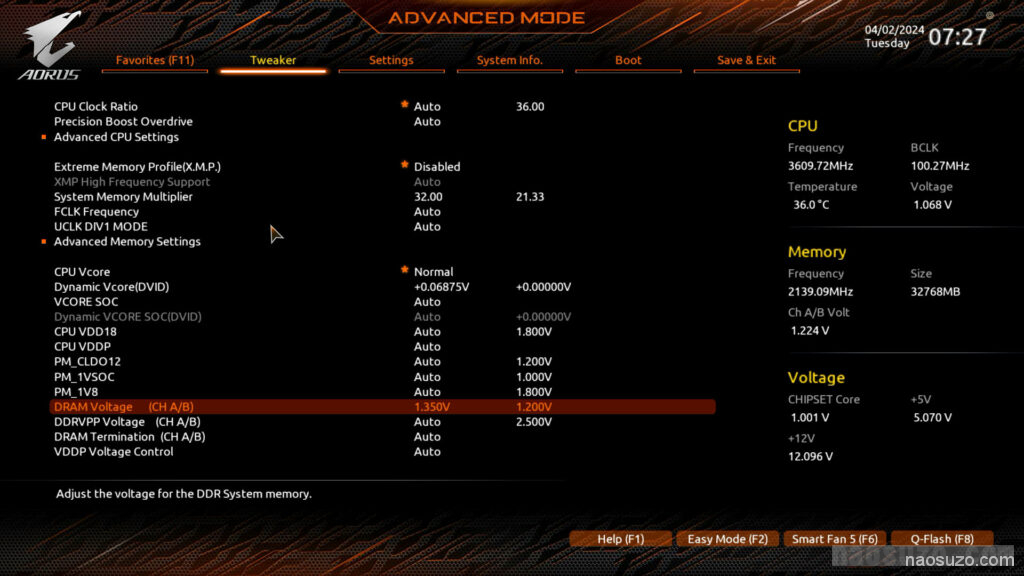Select the Save & Exit tab
Viewport: 1024px width, 576px height.
click(746, 60)
